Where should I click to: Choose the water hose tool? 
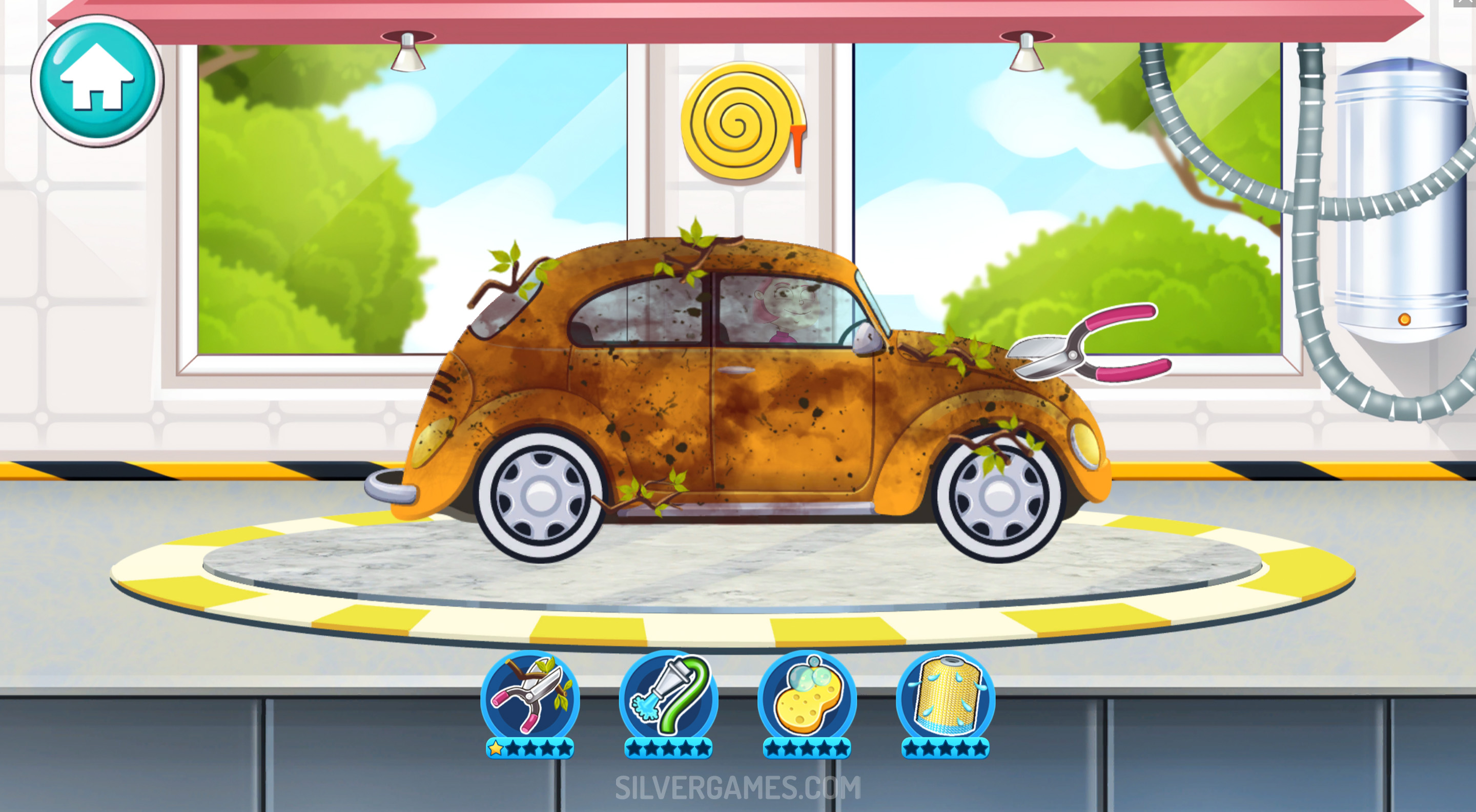point(668,697)
